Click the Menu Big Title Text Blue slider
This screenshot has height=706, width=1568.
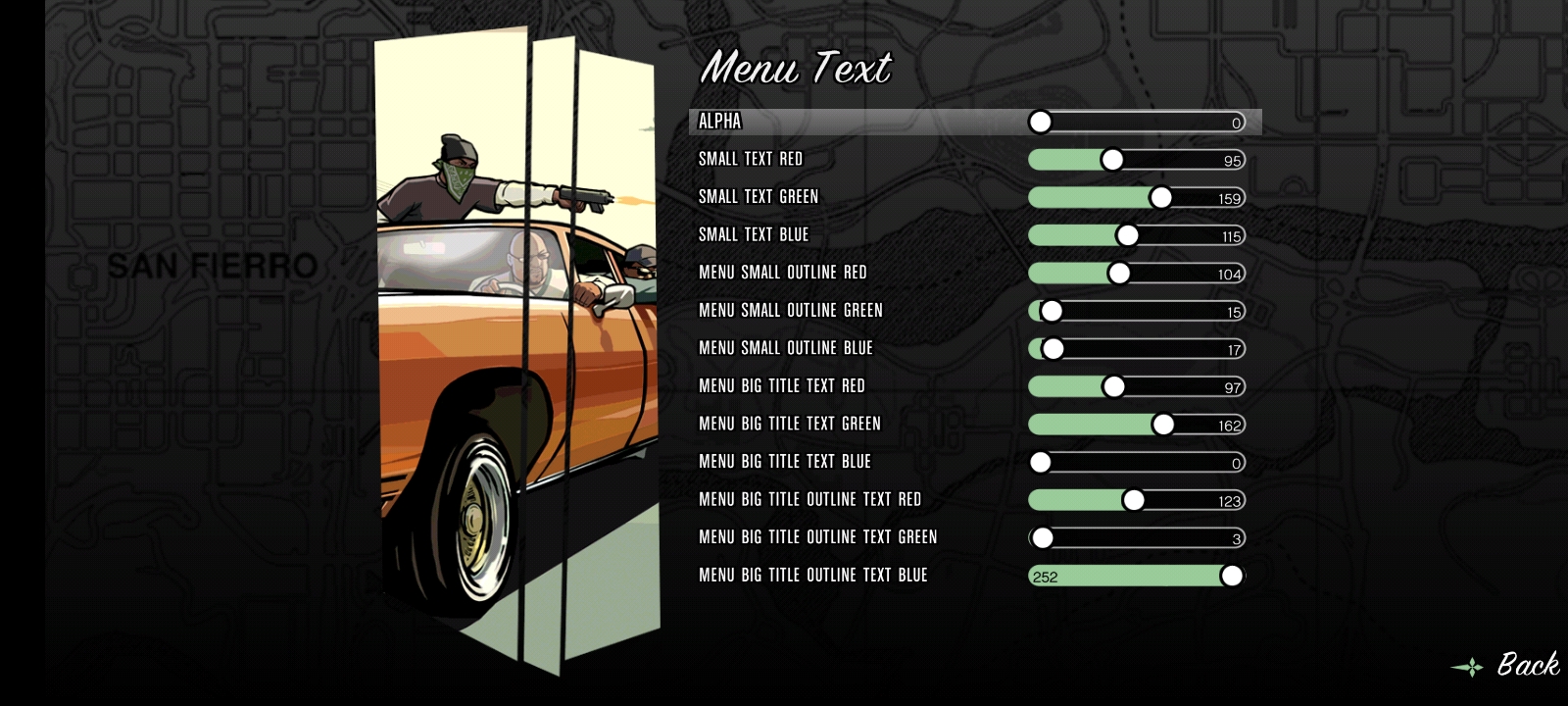pyautogui.click(x=1042, y=462)
